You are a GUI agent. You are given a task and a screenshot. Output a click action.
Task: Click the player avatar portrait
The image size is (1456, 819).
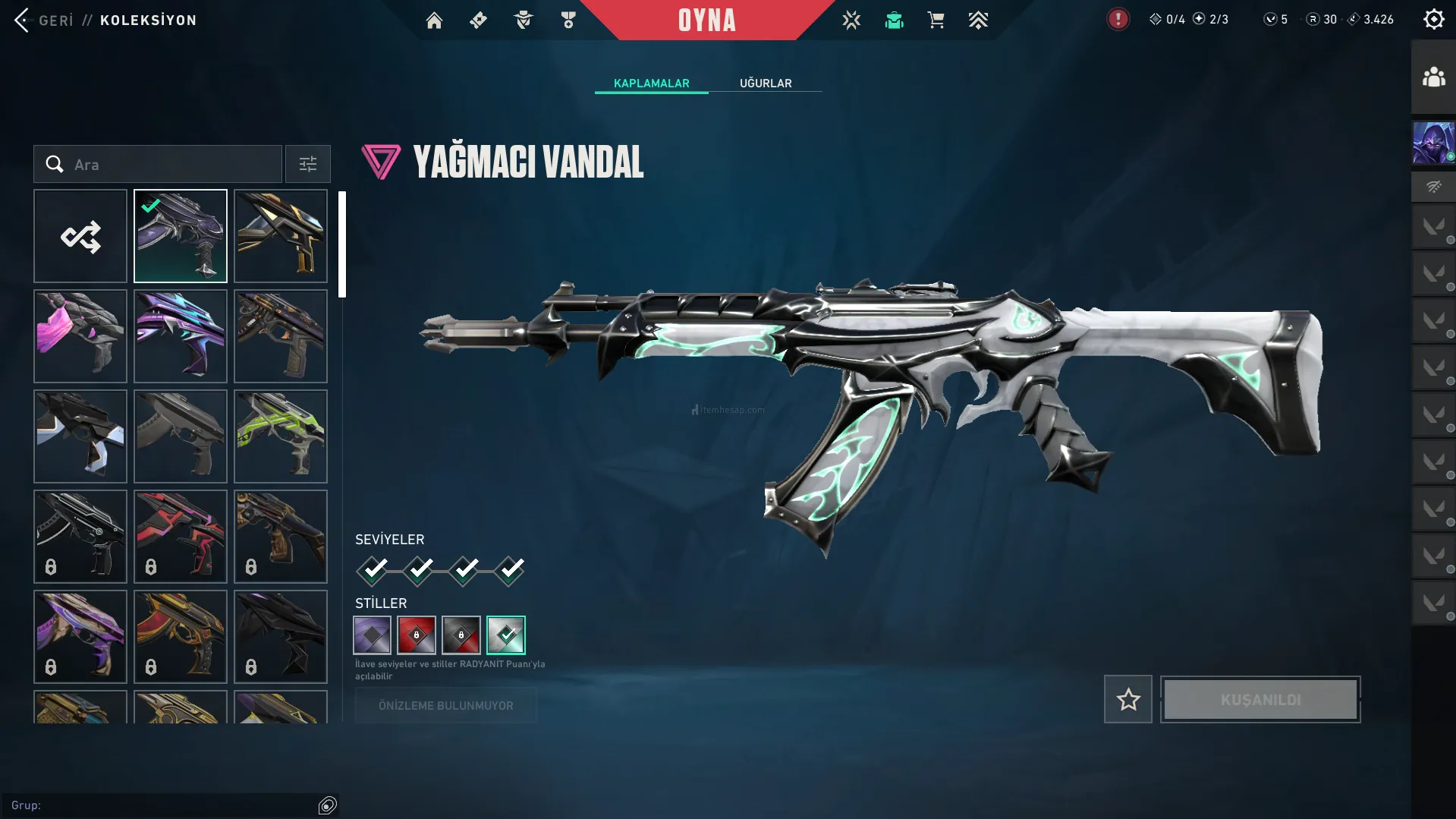(x=1433, y=143)
